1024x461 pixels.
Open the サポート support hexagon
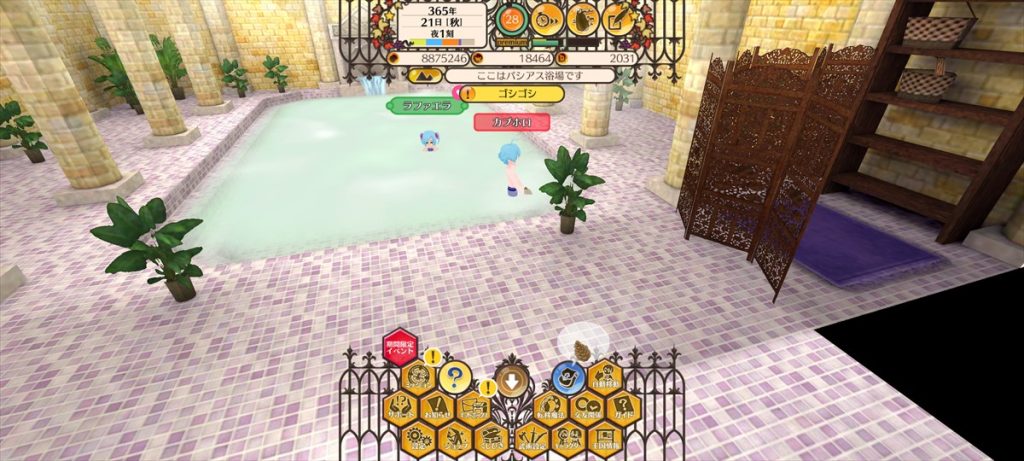400,407
